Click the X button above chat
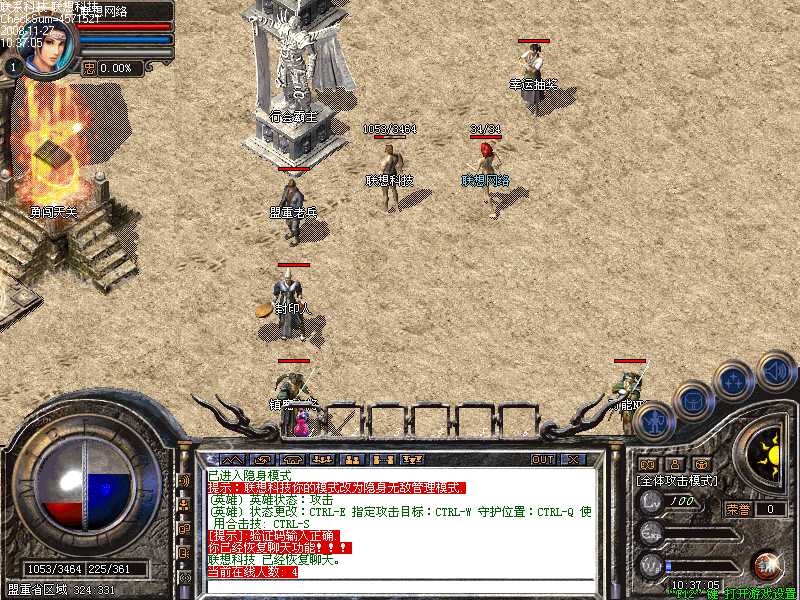The height and width of the screenshot is (600, 800). click(x=573, y=459)
